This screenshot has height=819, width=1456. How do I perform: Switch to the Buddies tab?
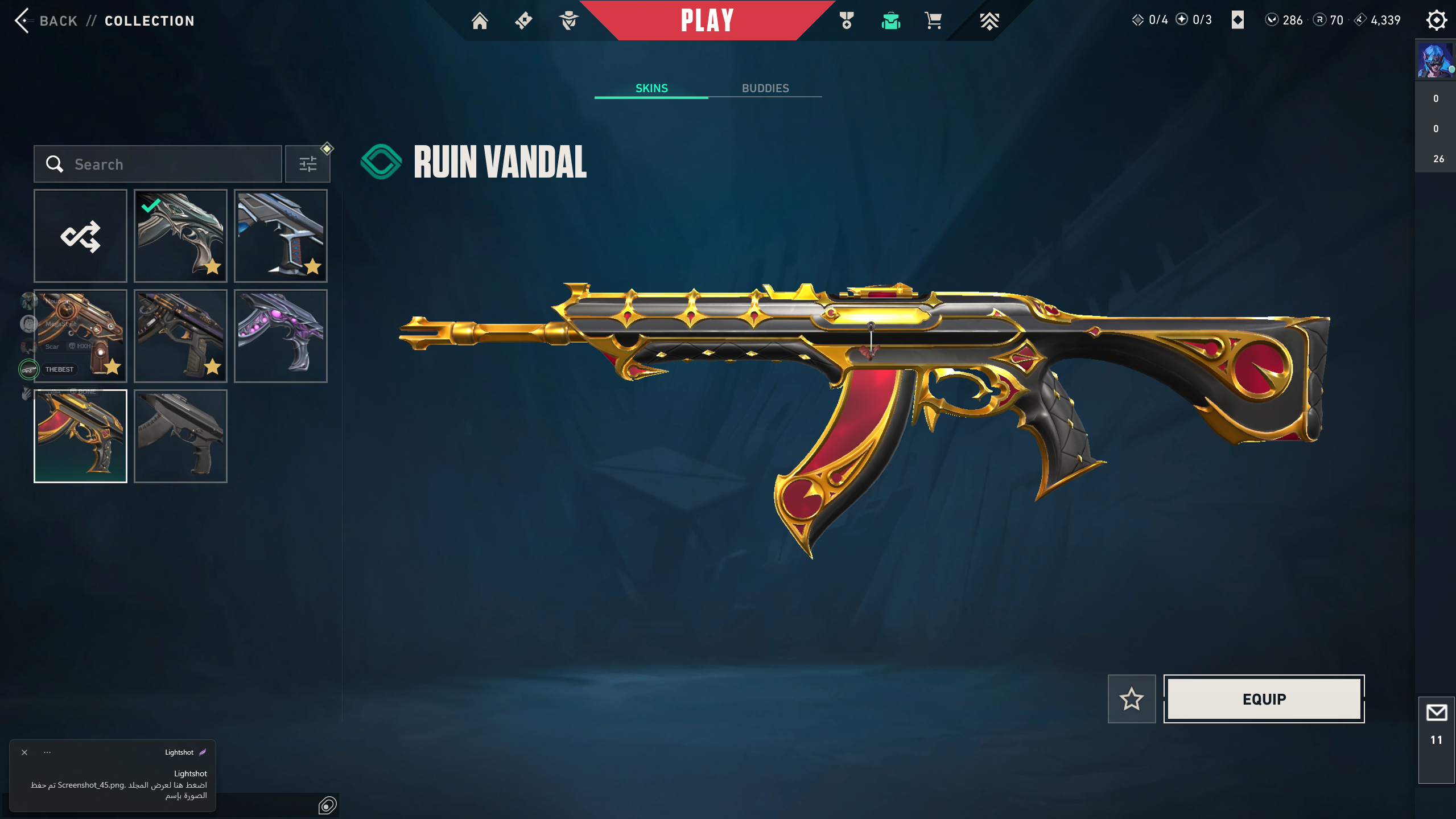[765, 88]
